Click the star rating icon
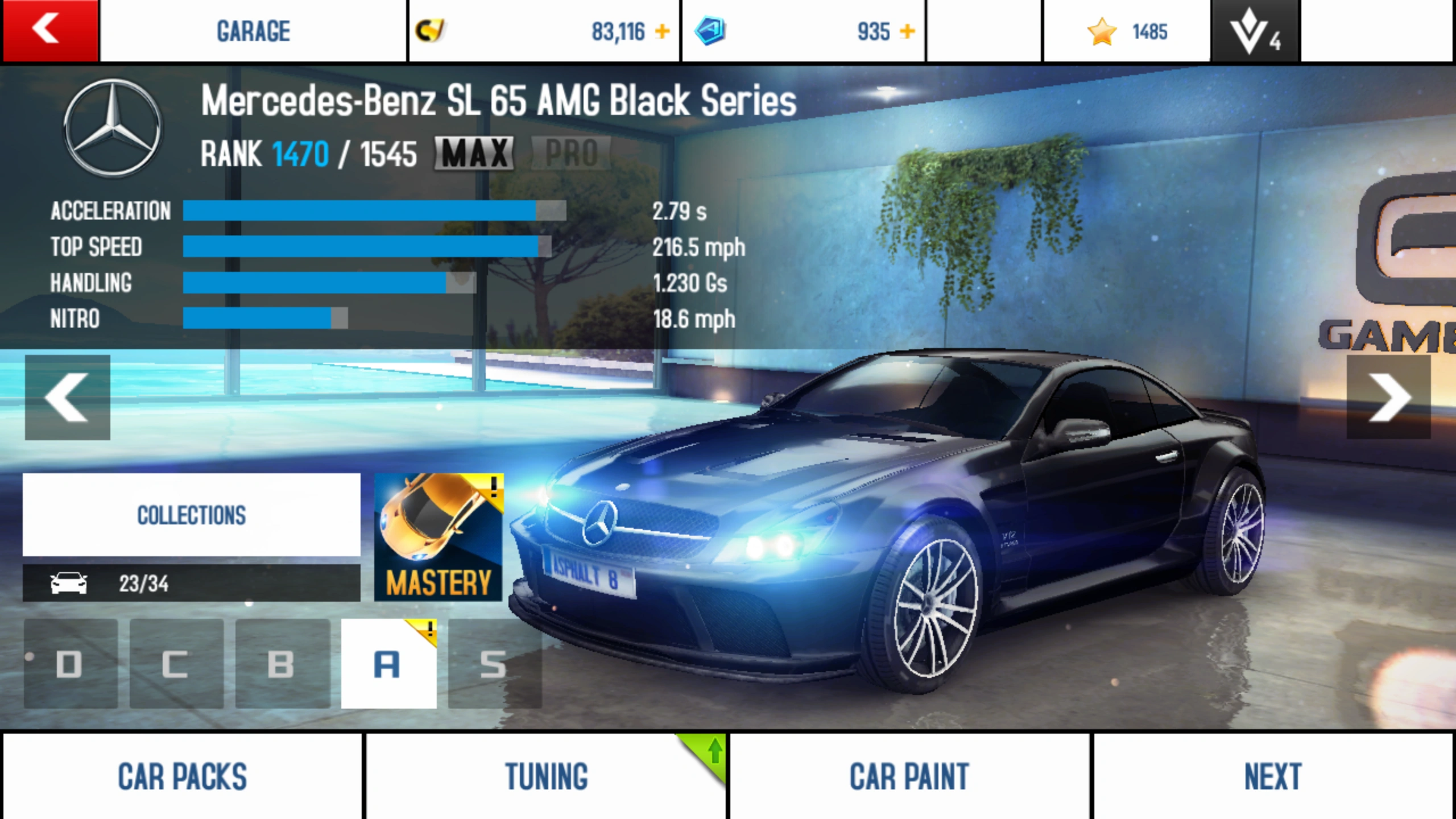 click(1103, 31)
